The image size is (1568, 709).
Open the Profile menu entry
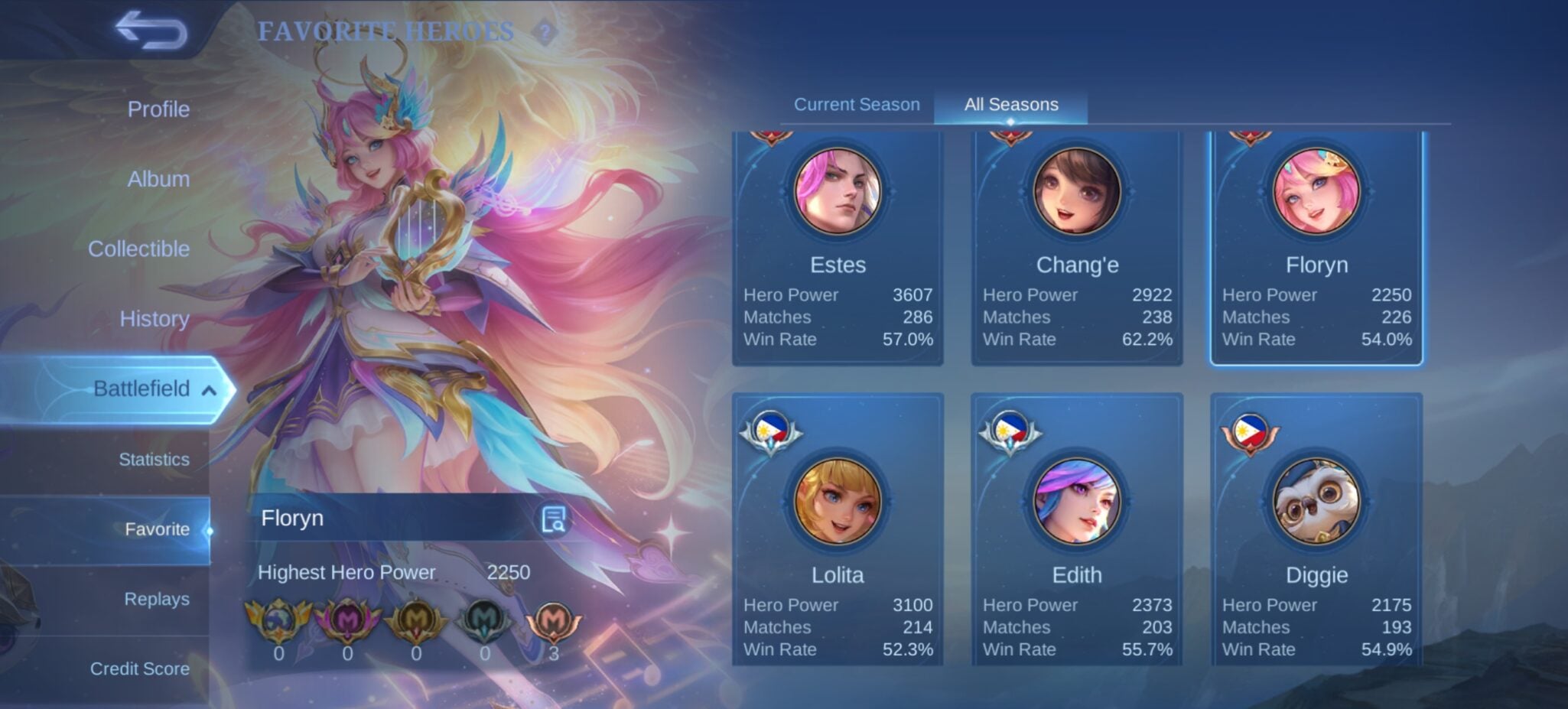158,109
